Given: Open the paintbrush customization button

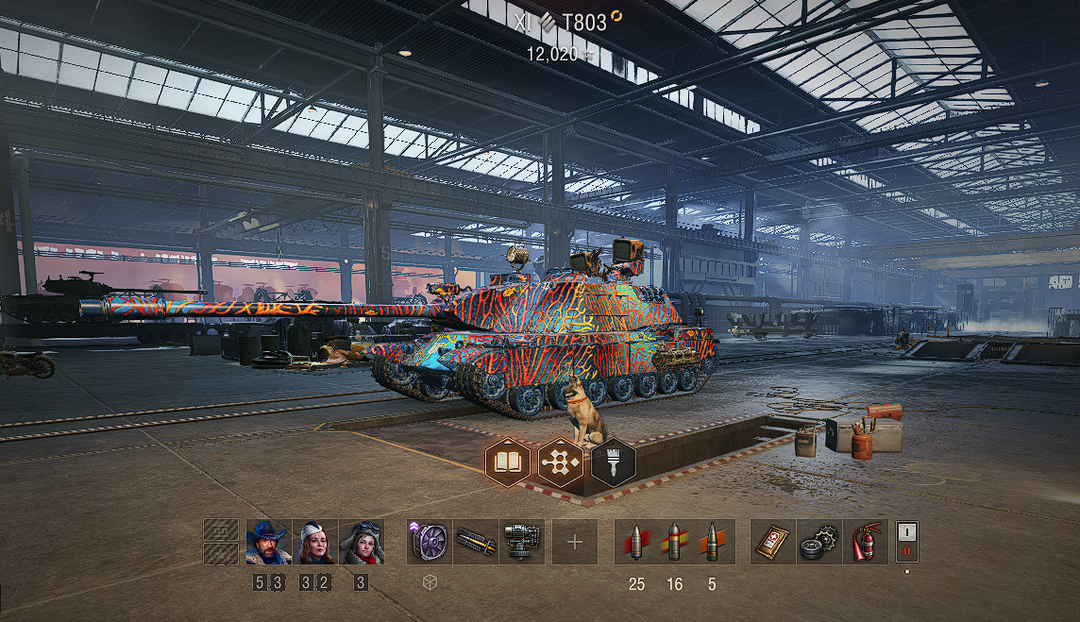Looking at the screenshot, I should [612, 462].
